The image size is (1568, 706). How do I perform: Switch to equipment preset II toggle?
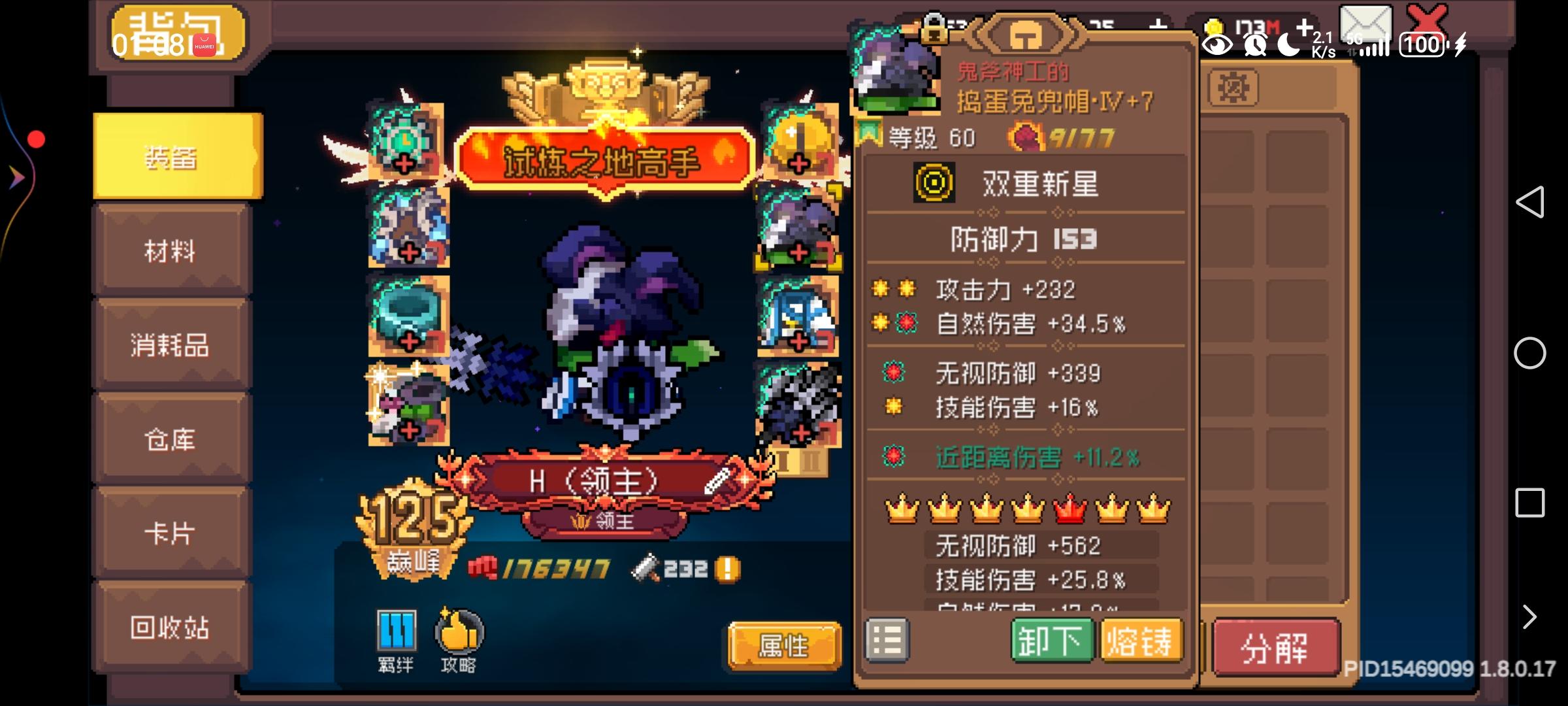click(812, 462)
